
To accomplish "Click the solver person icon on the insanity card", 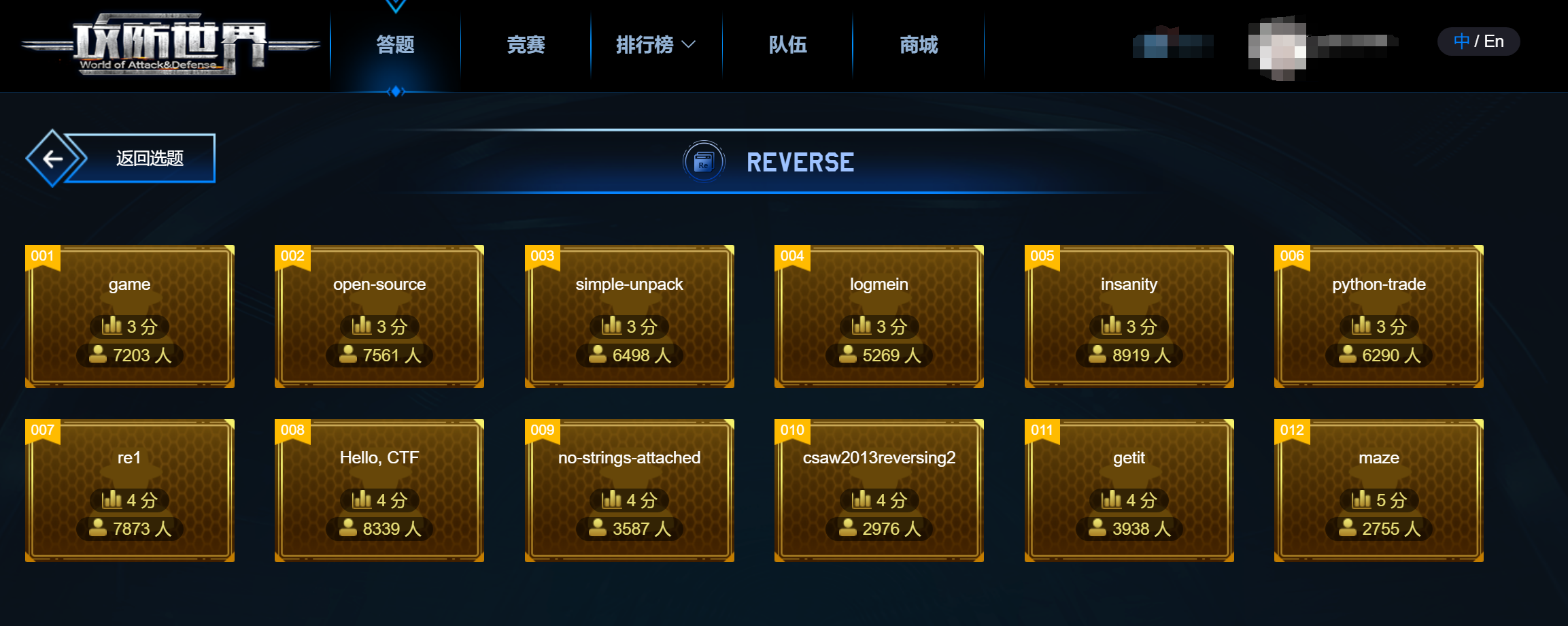I will (1098, 355).
